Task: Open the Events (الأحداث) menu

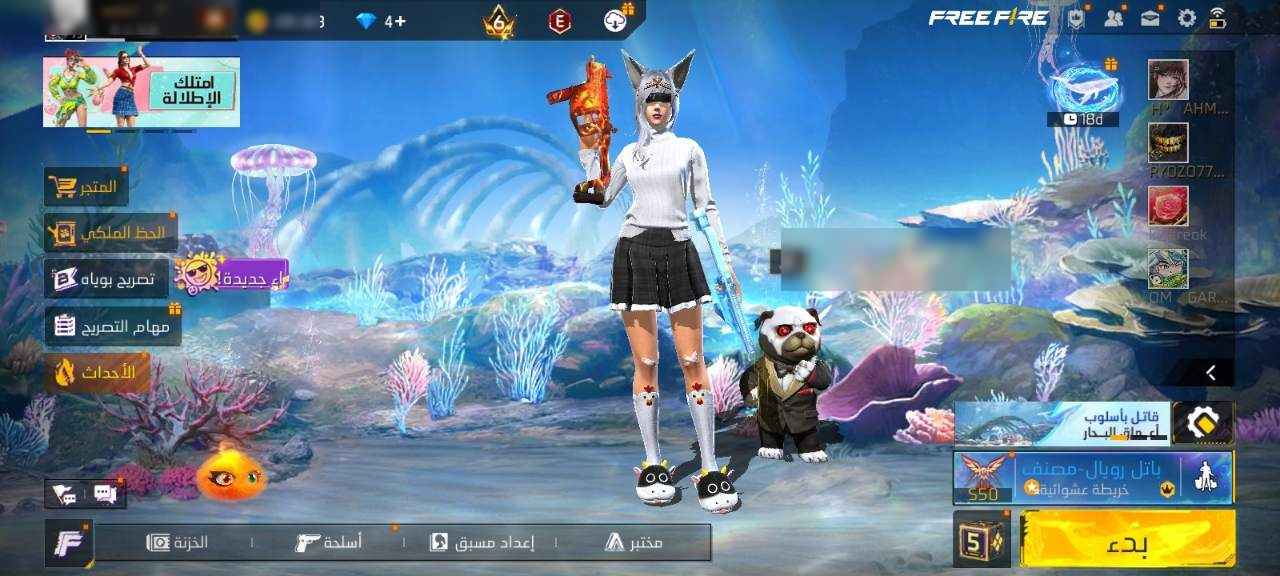Action: click(x=97, y=373)
